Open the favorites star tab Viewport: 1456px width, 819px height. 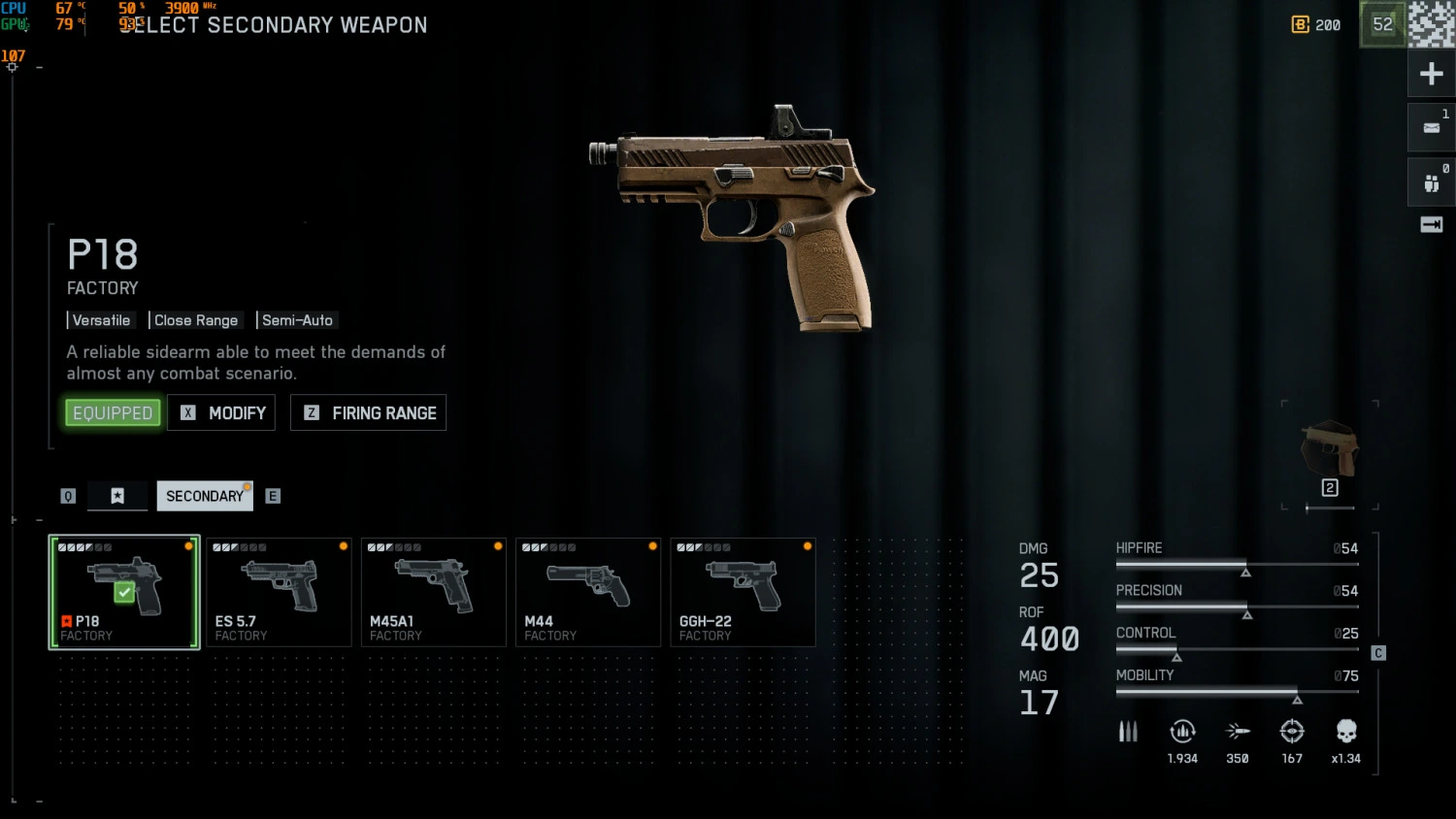click(117, 496)
